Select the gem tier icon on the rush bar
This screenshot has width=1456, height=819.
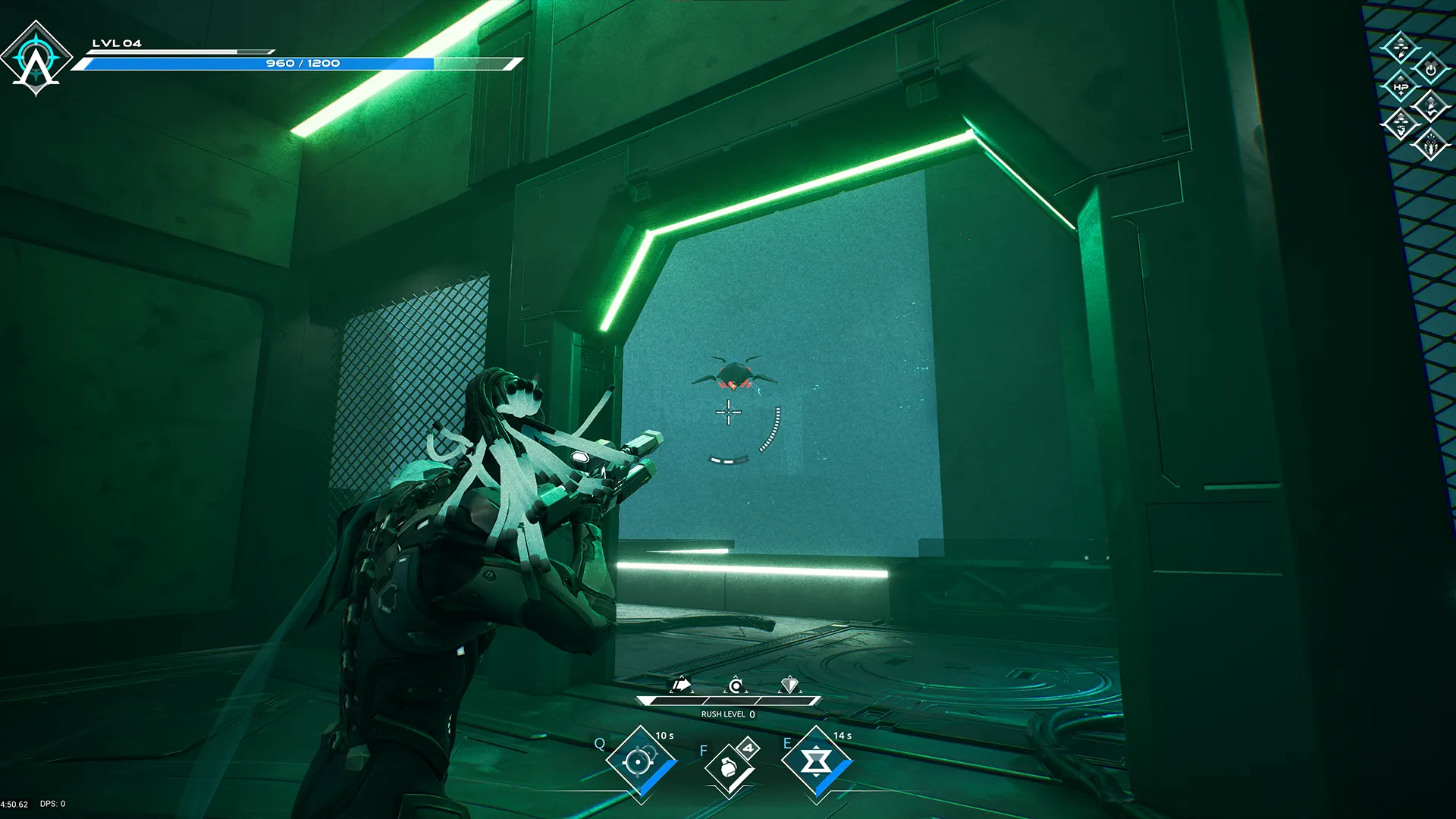(789, 685)
